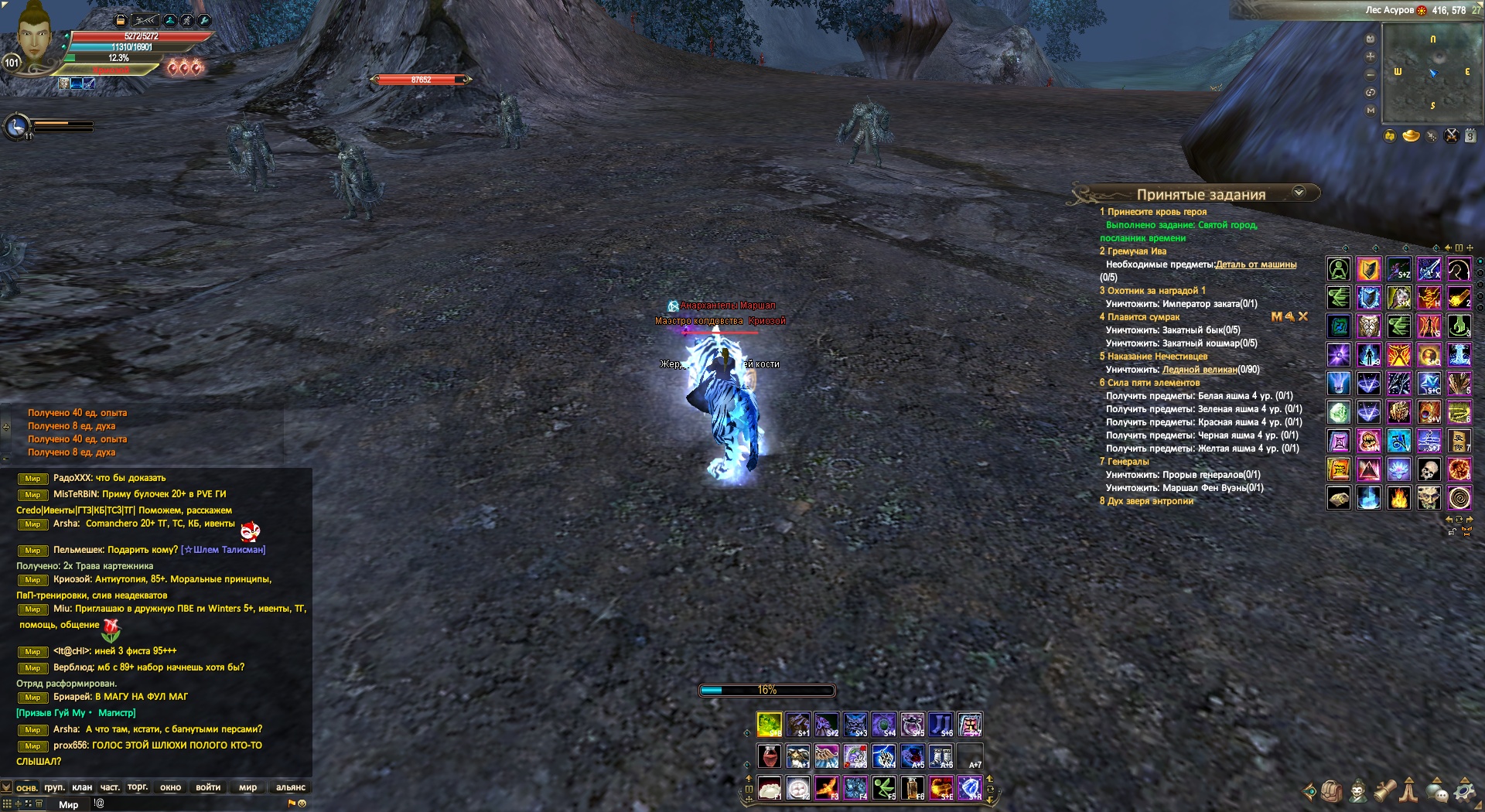
Task: Switch chat to the 'клан' tab
Action: pos(82,787)
